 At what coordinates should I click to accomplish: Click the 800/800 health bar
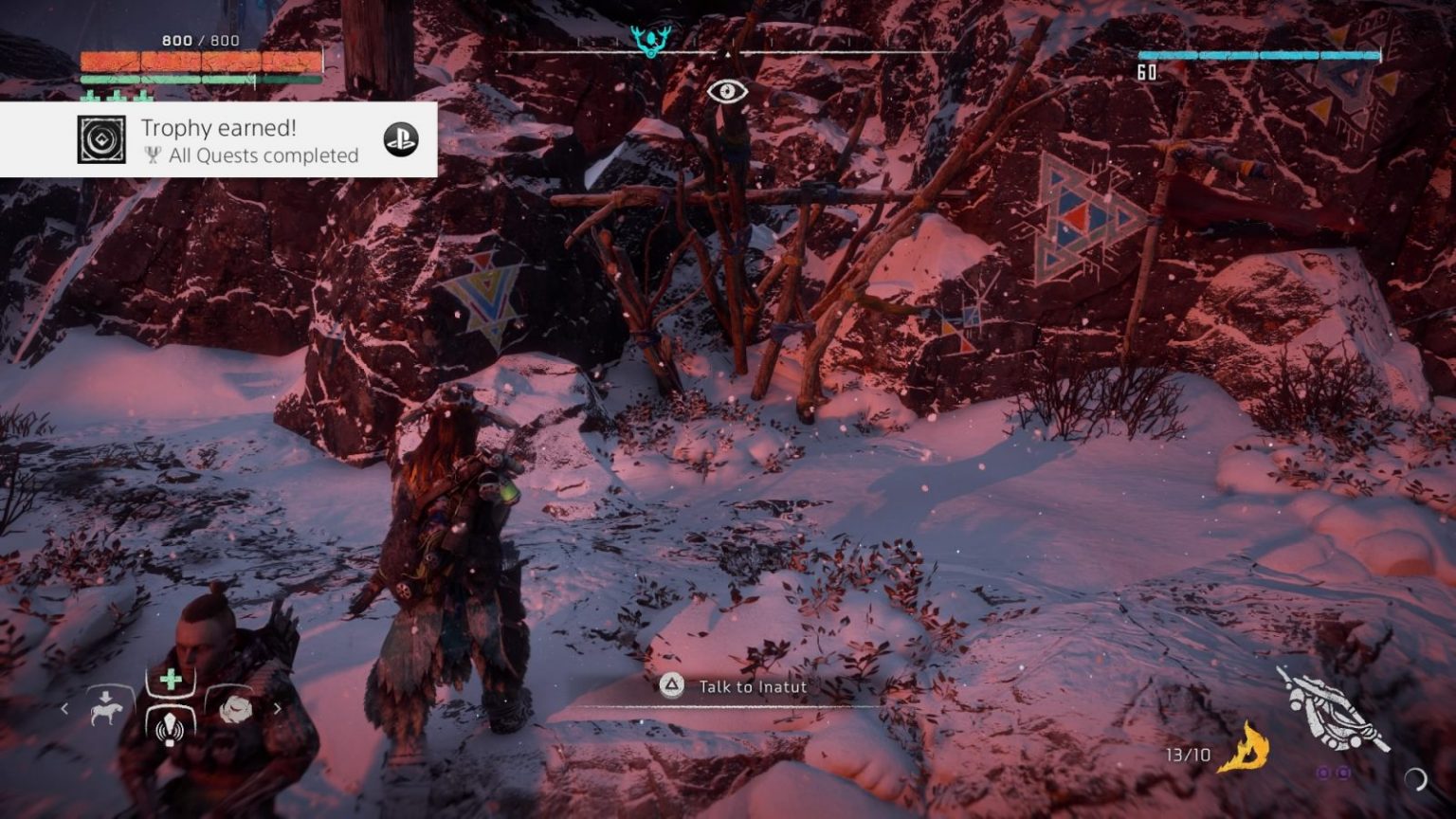(199, 59)
